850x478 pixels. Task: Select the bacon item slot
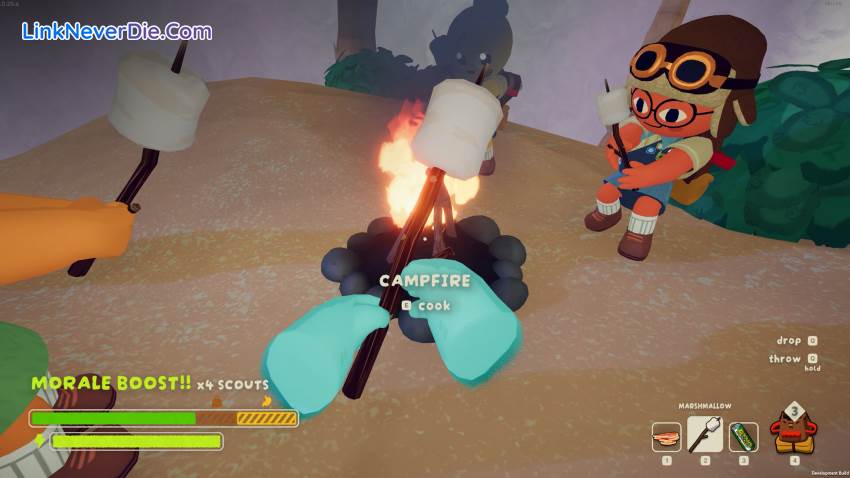666,437
